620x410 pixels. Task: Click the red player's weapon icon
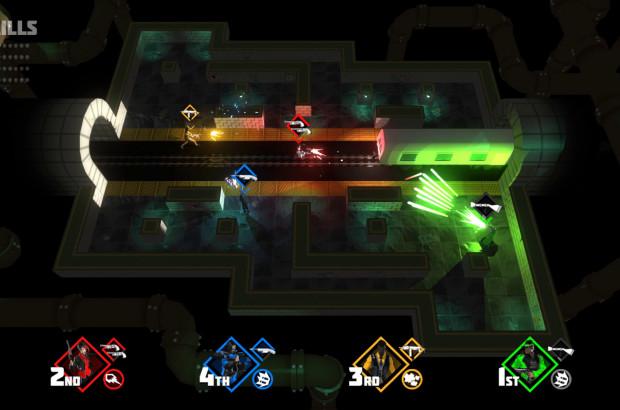(113, 349)
